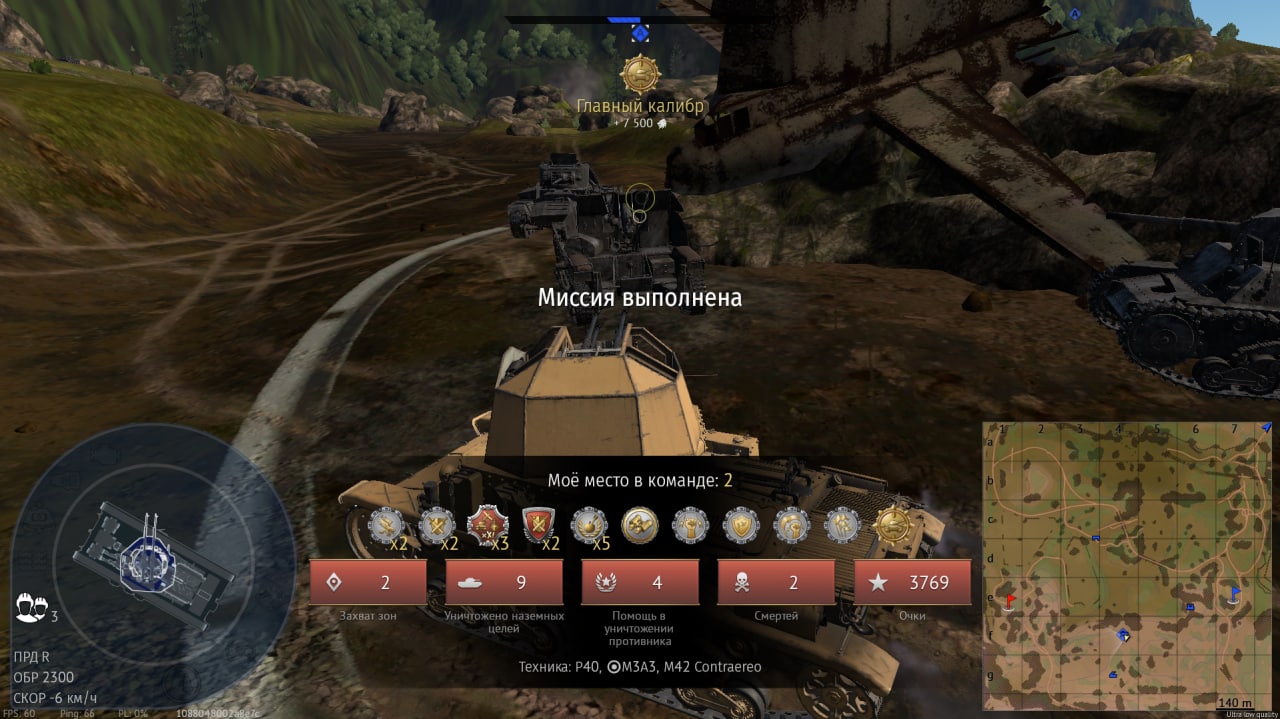Select the Главный калибр award medal

click(x=640, y=74)
